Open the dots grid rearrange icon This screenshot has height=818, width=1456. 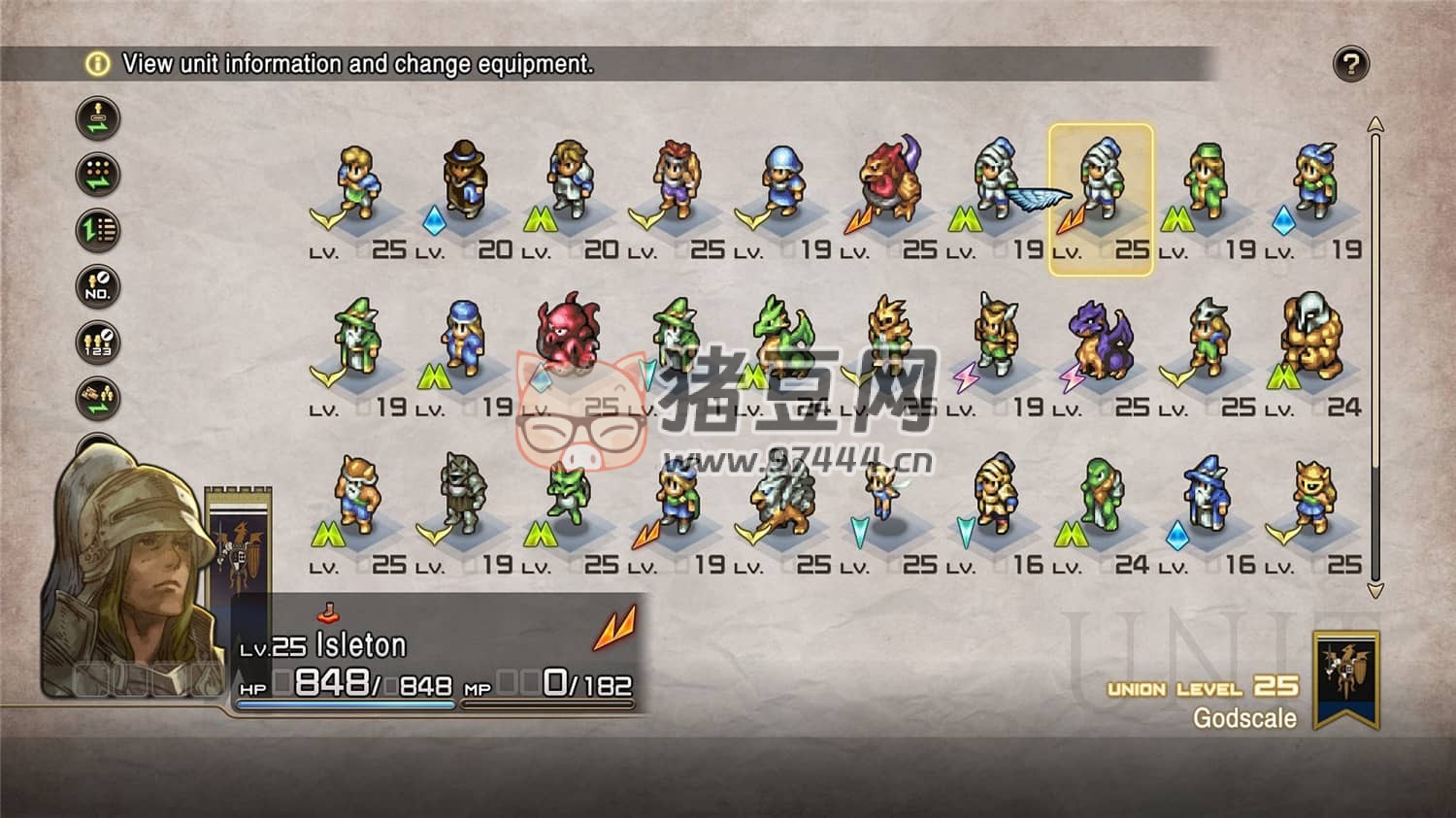(x=98, y=175)
